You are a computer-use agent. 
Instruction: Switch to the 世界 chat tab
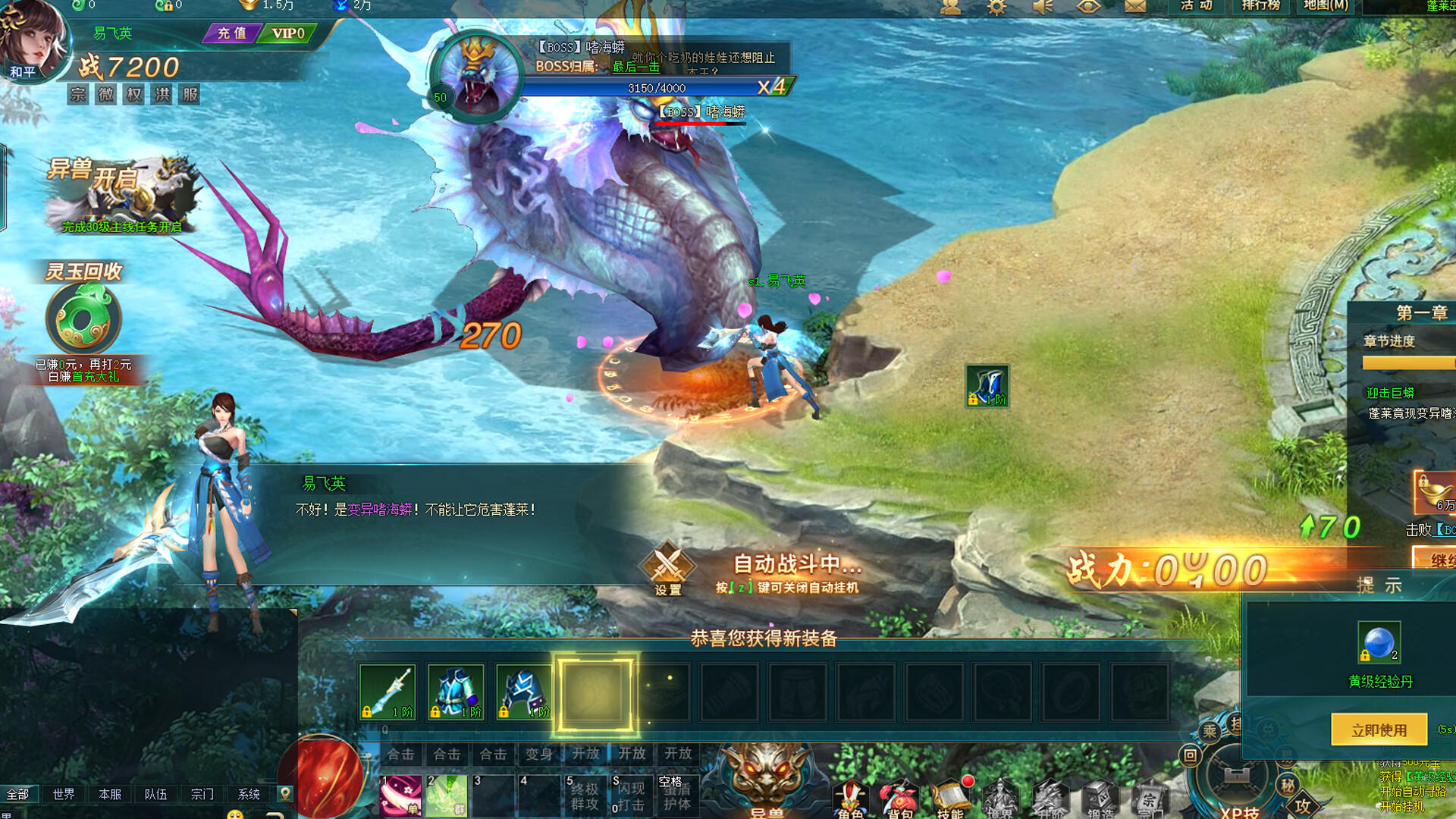[x=62, y=793]
